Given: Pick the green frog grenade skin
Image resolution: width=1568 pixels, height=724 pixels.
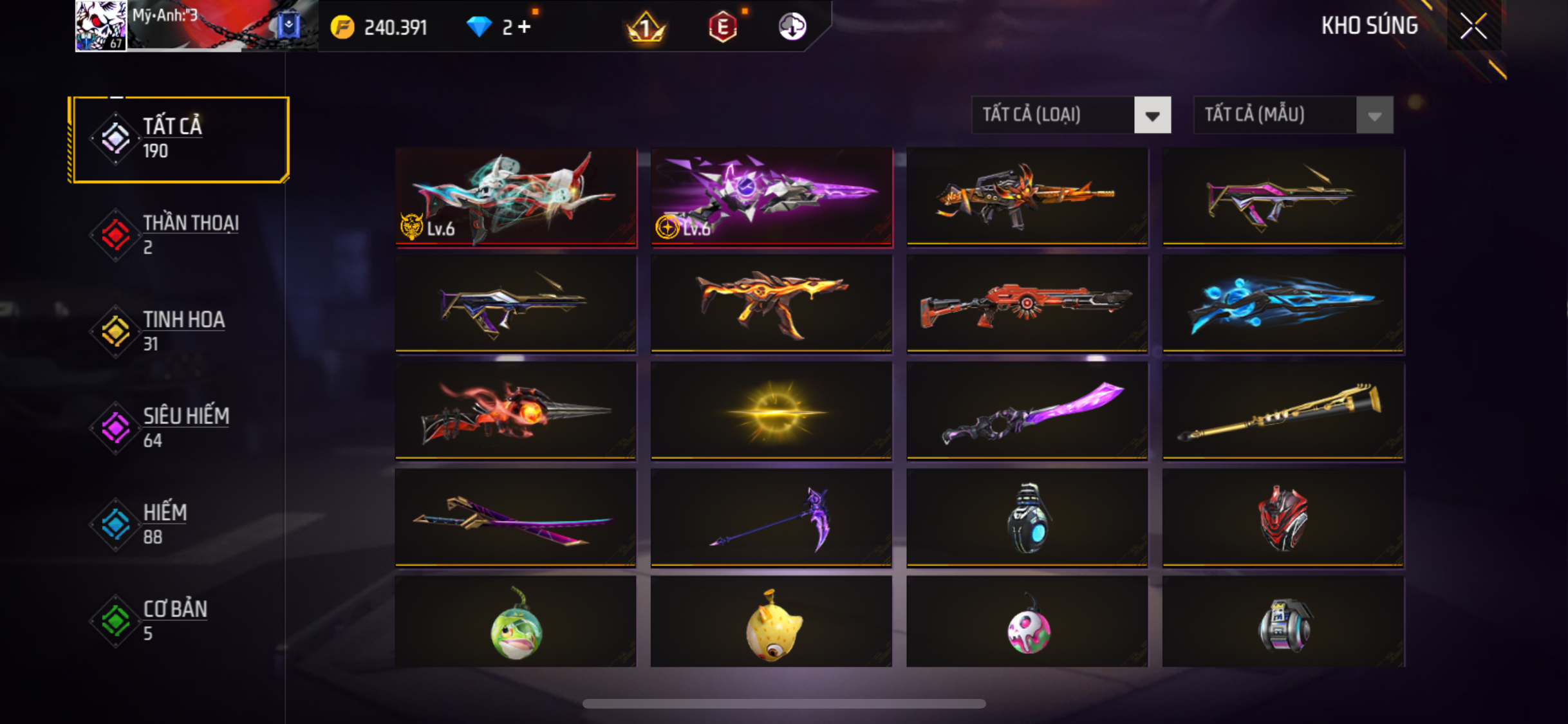Looking at the screenshot, I should [516, 623].
